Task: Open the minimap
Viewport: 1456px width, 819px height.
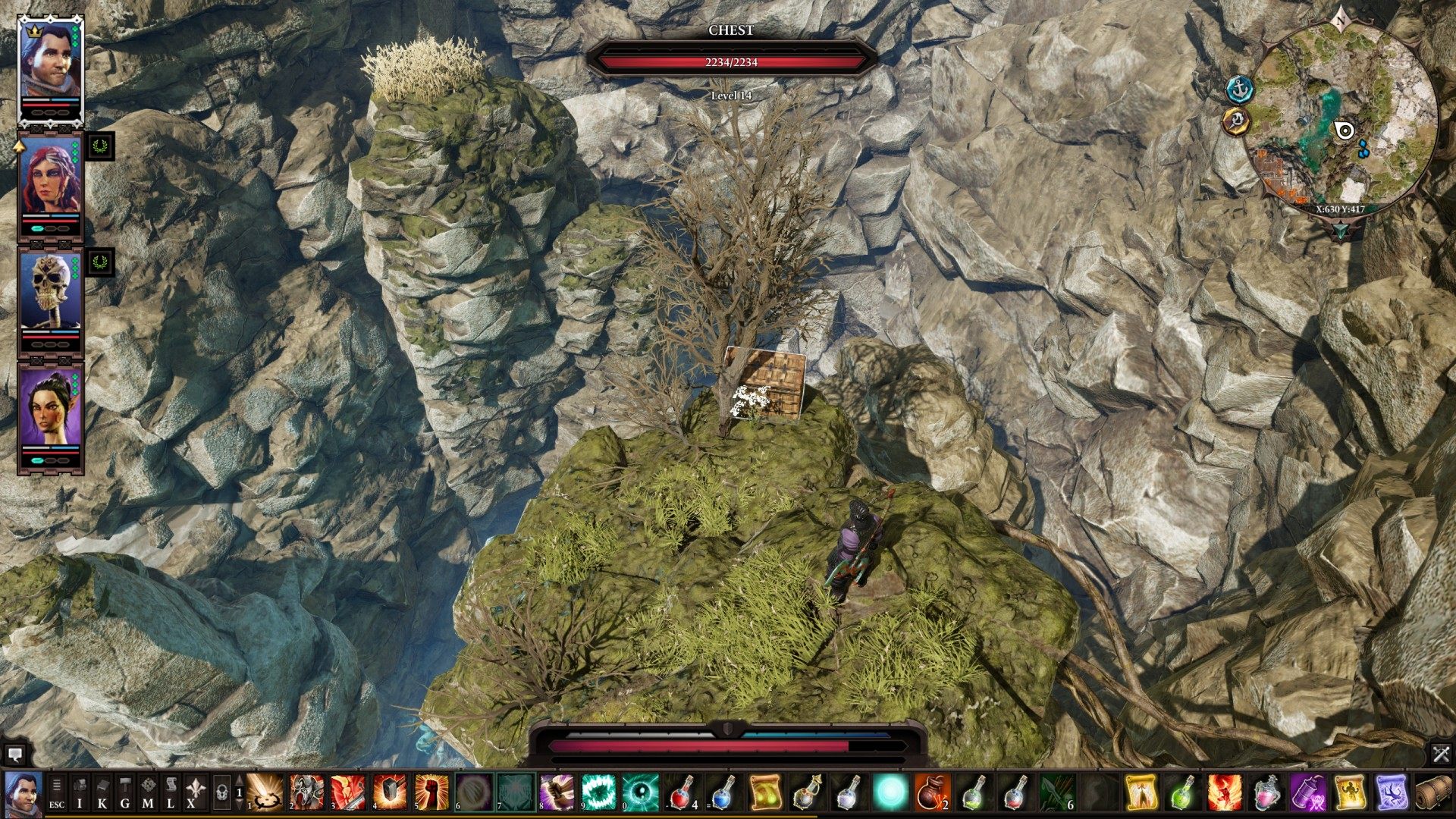Action: tap(1341, 118)
